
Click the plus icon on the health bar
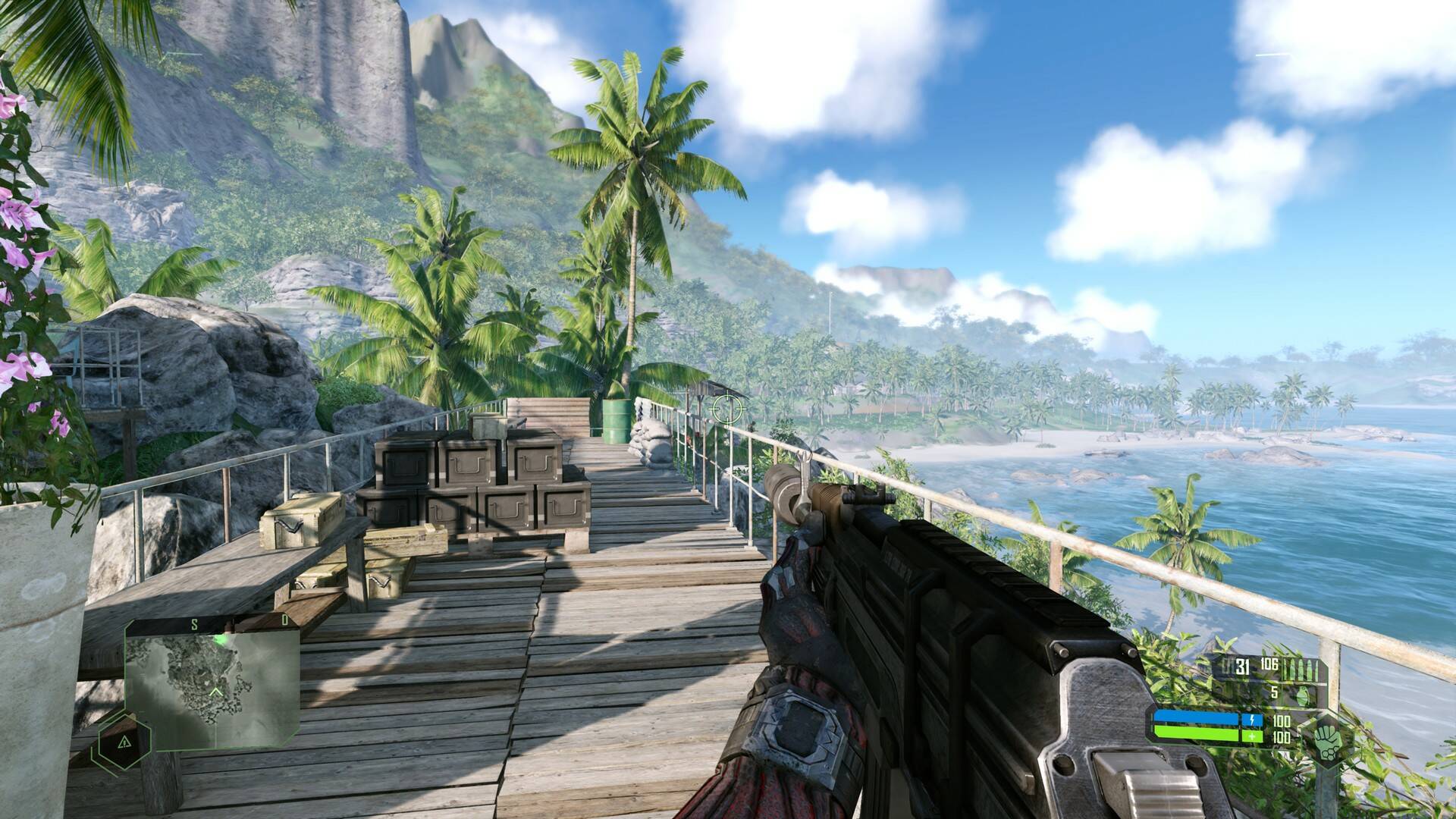coord(1252,736)
